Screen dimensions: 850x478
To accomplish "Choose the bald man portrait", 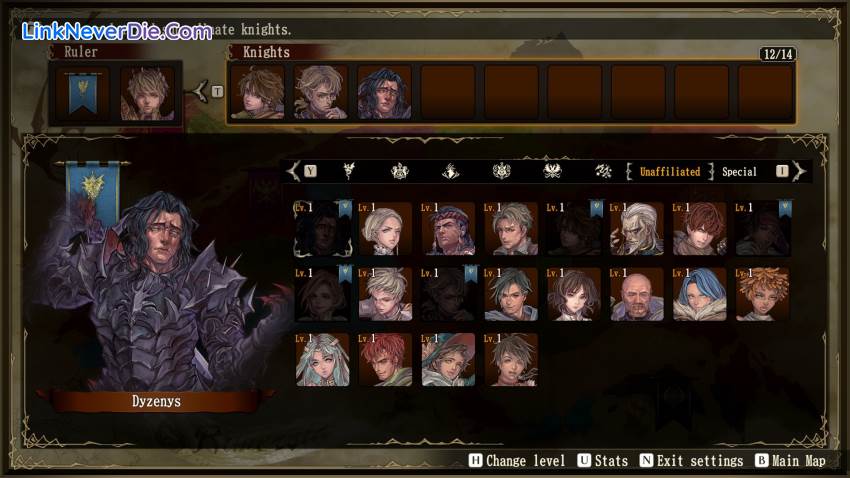I will click(637, 294).
